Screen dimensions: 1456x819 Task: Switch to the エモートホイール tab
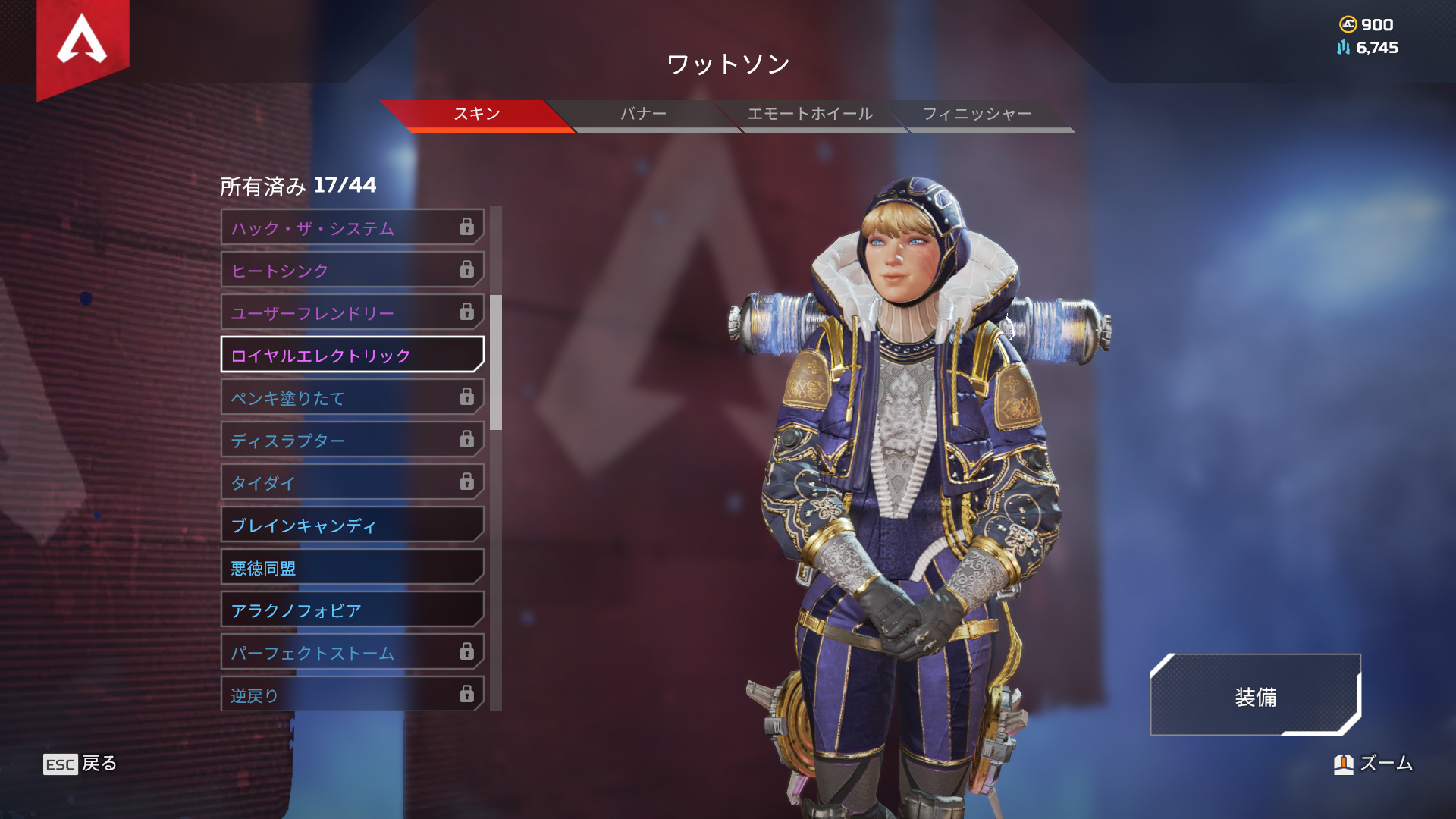coord(810,115)
